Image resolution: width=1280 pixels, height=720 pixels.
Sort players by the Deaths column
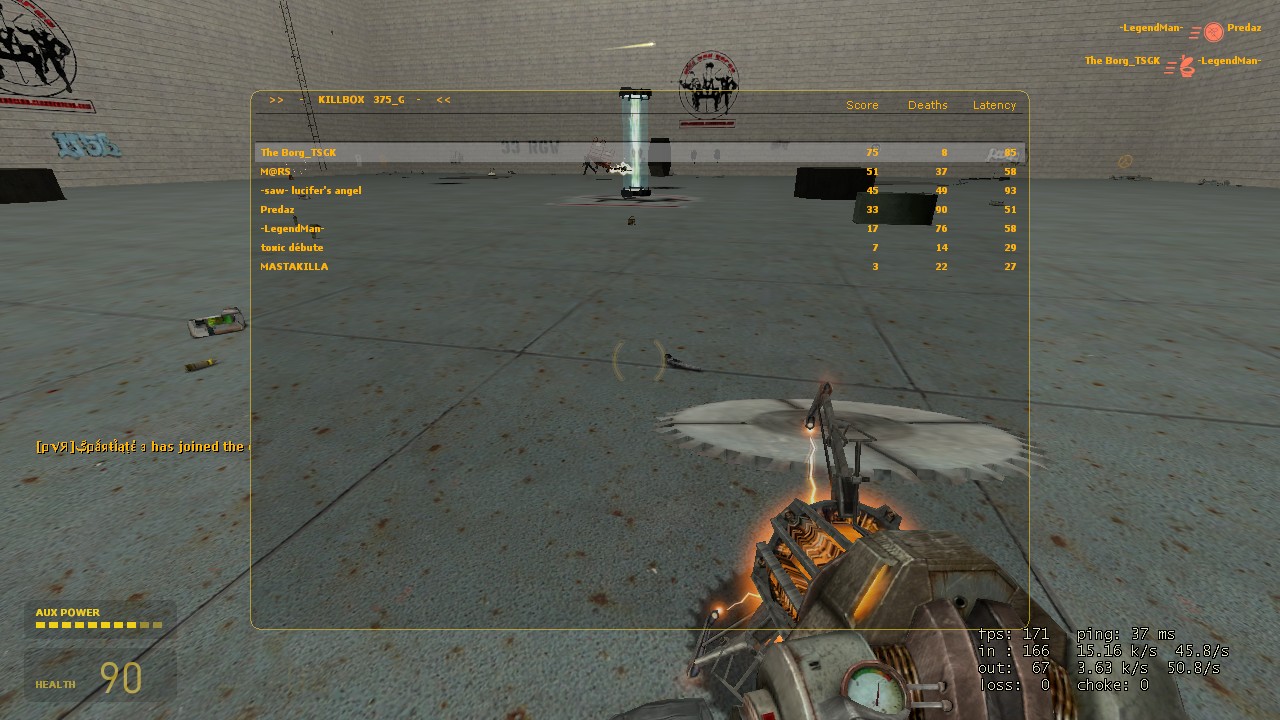pyautogui.click(x=927, y=105)
